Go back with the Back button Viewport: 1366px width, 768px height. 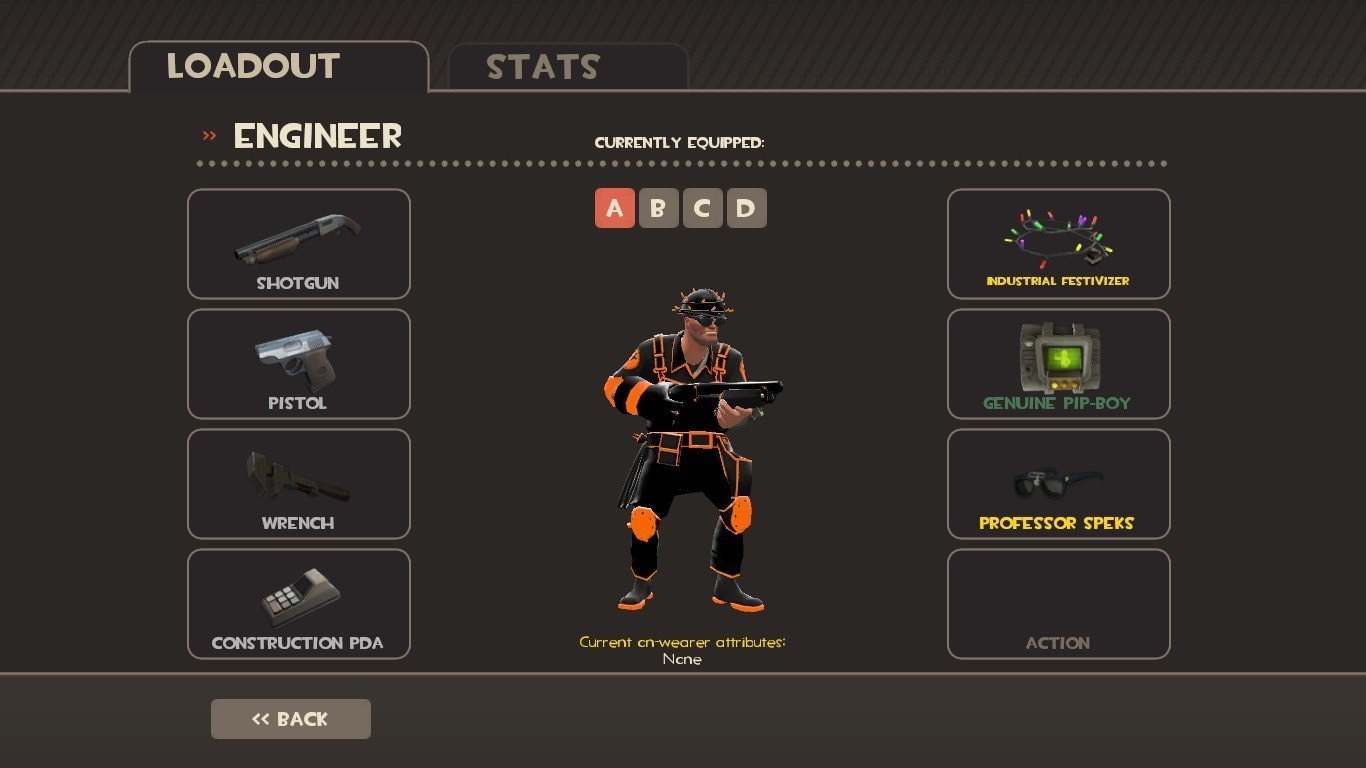(x=290, y=719)
